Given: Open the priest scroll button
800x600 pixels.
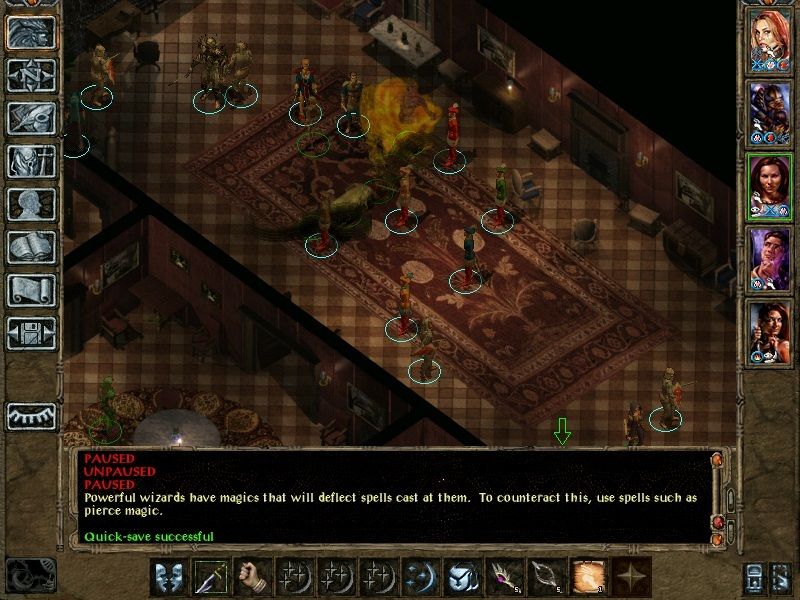Looking at the screenshot, I should point(30,290).
